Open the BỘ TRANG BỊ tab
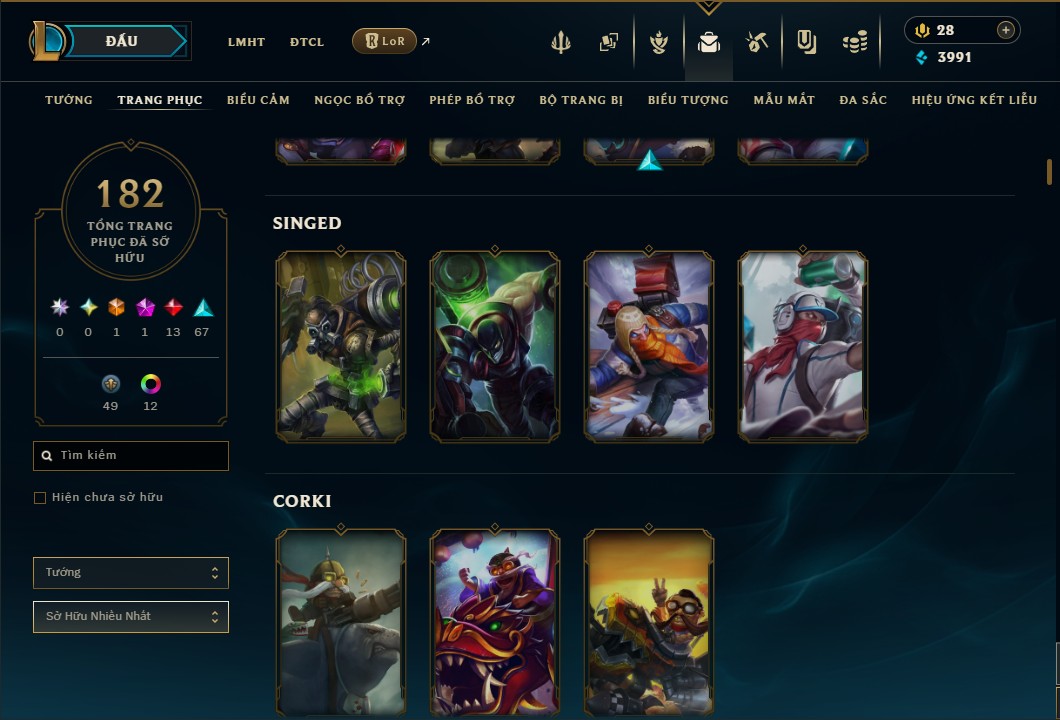This screenshot has width=1060, height=720. pos(581,100)
